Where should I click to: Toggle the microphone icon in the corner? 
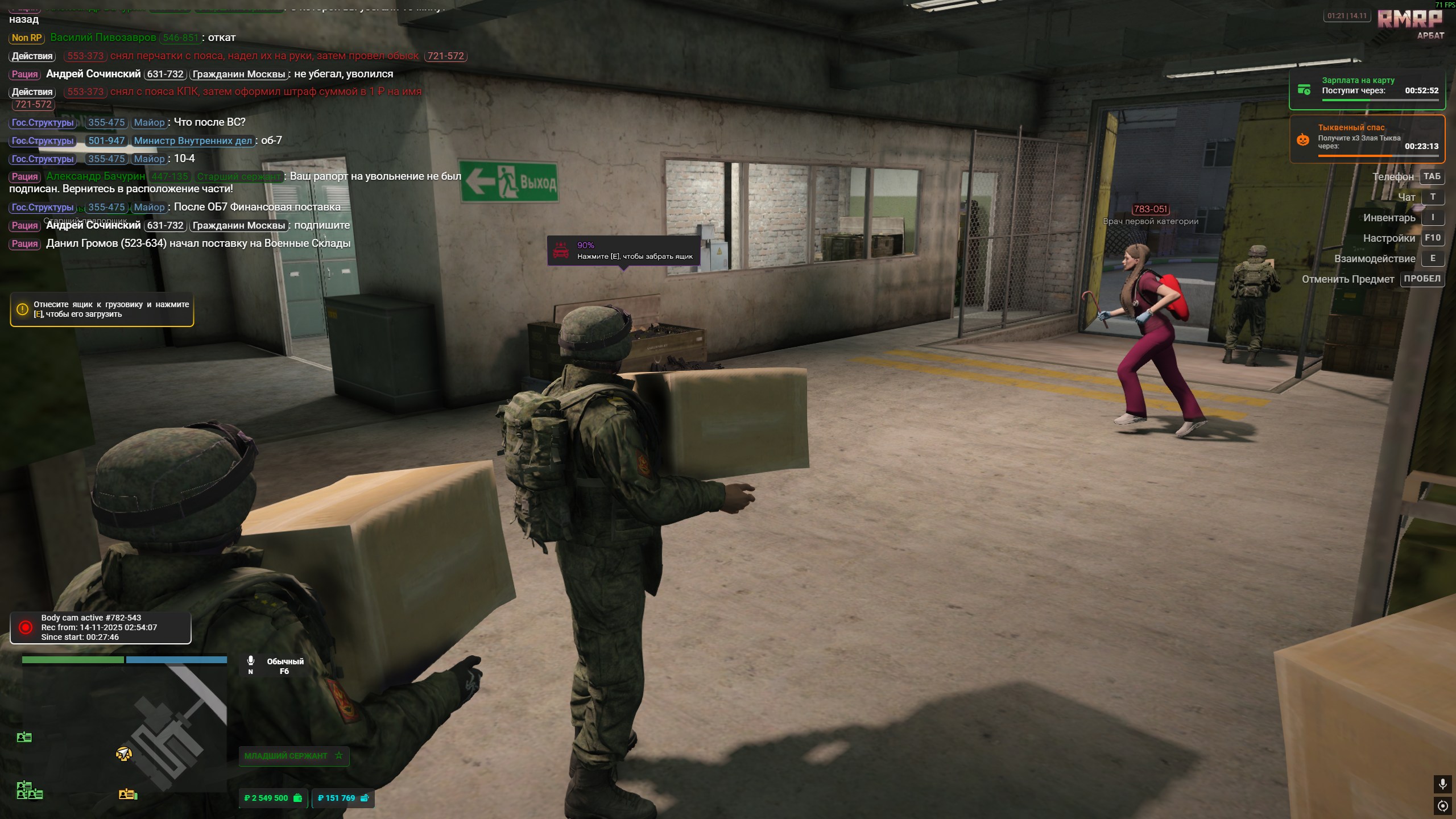[x=1442, y=784]
